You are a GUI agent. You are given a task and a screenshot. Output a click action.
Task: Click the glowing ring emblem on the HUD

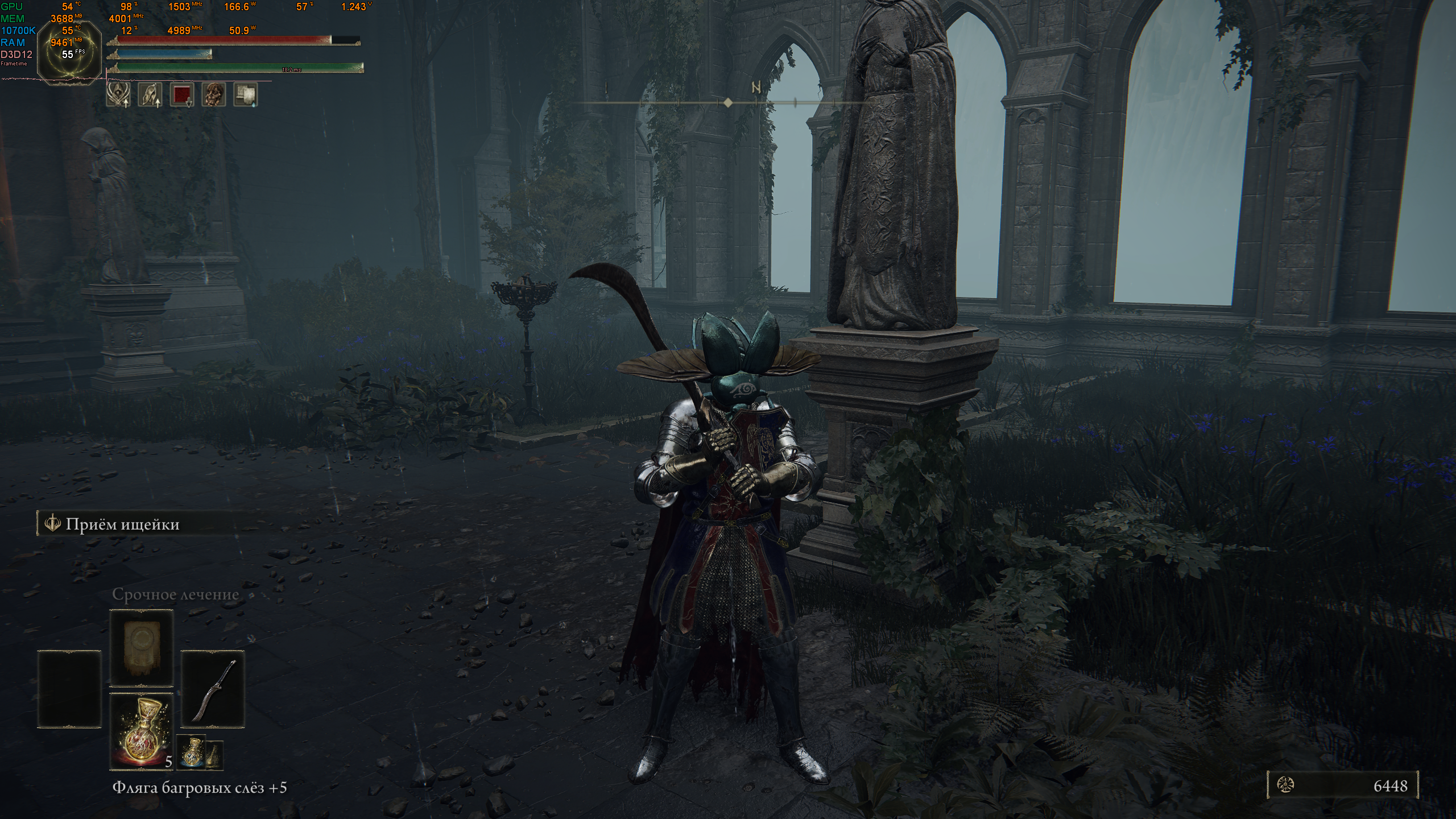point(69,56)
